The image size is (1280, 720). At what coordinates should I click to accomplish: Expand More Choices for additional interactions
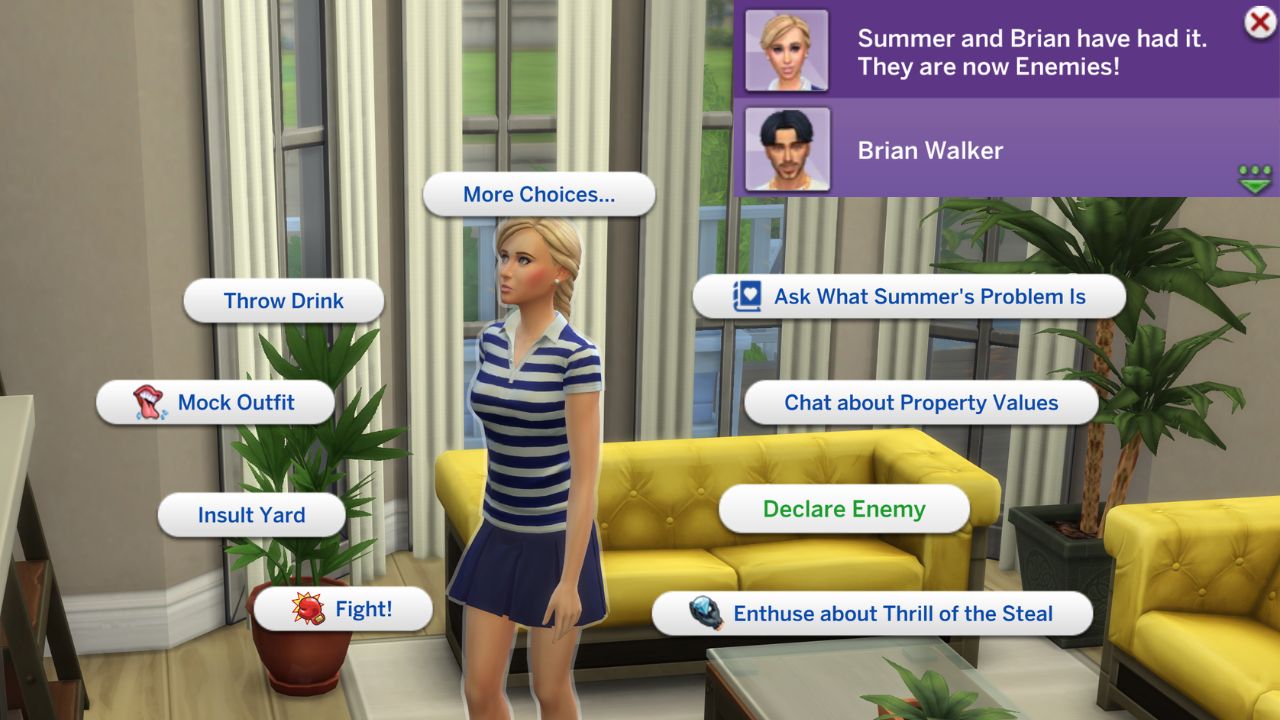539,194
